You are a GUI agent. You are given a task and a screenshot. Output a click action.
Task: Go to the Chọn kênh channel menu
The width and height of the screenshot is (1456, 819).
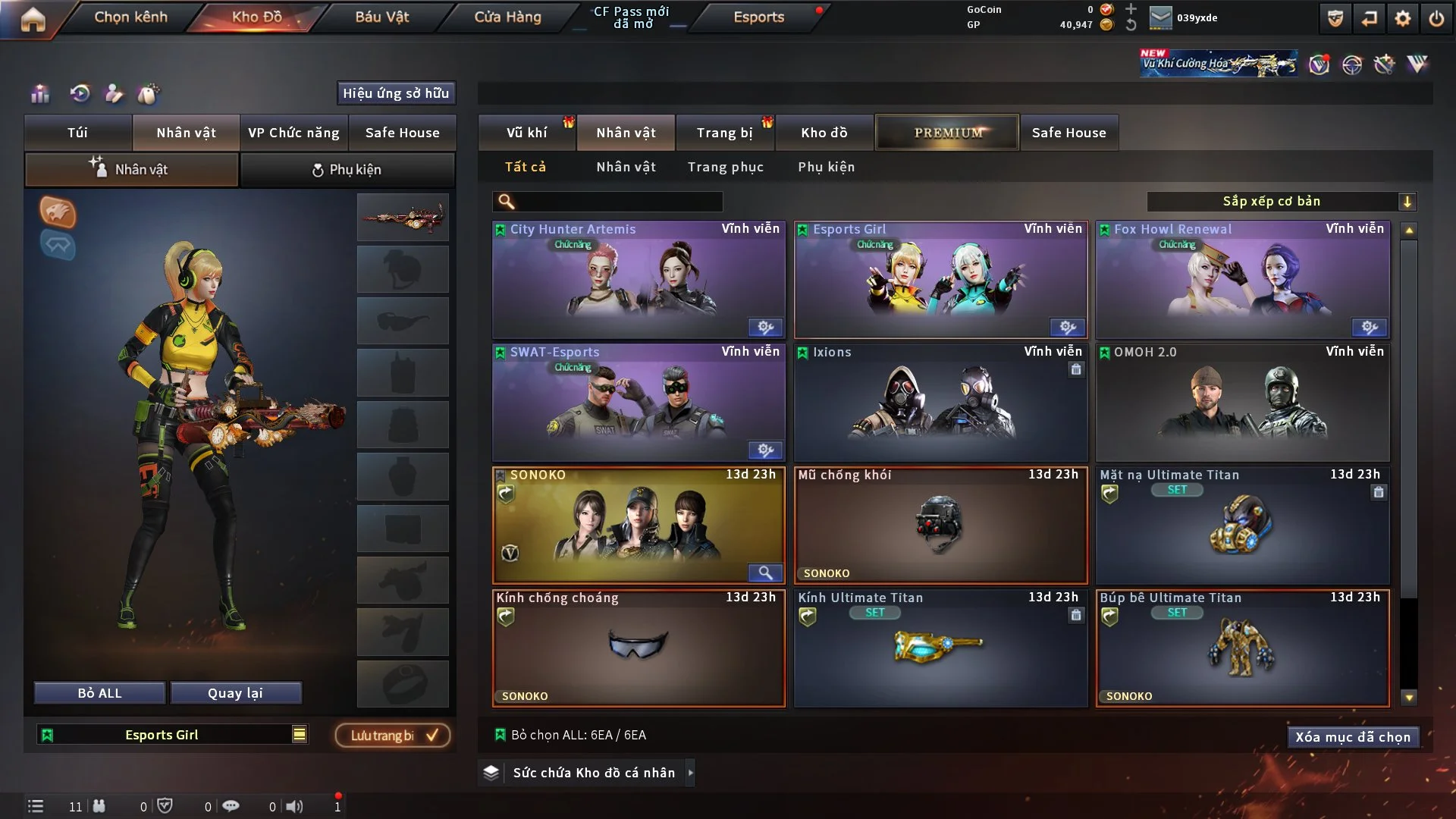(x=130, y=17)
